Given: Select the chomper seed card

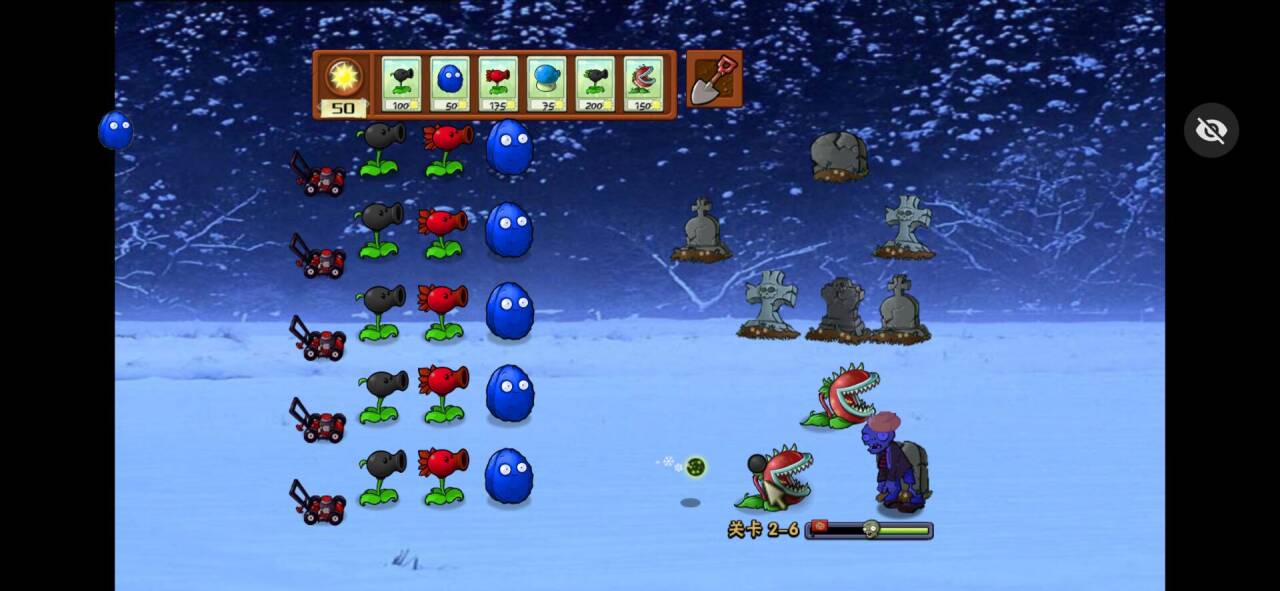Looking at the screenshot, I should tap(643, 84).
